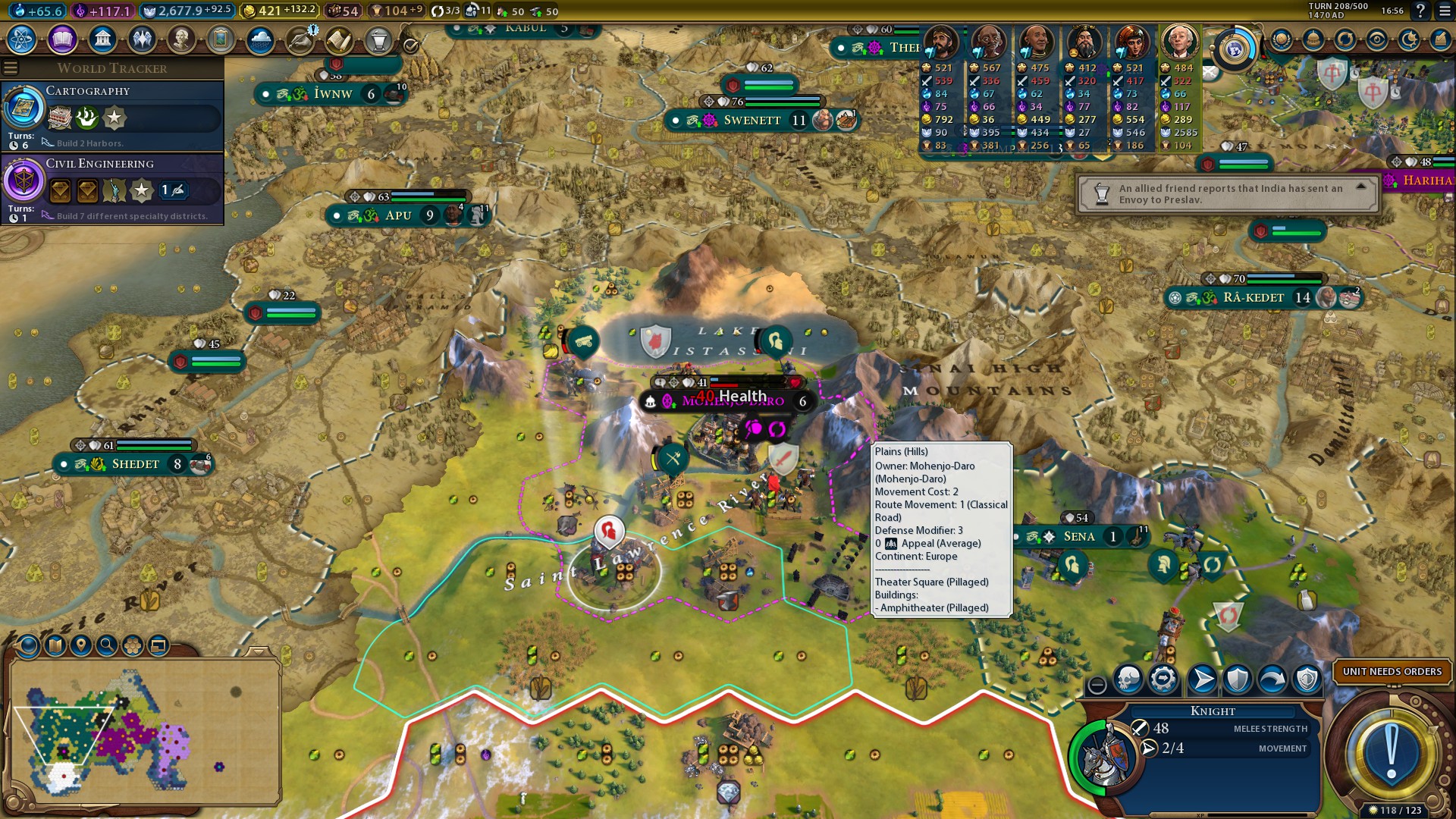
Task: Open the Government building icon
Action: [x=102, y=39]
